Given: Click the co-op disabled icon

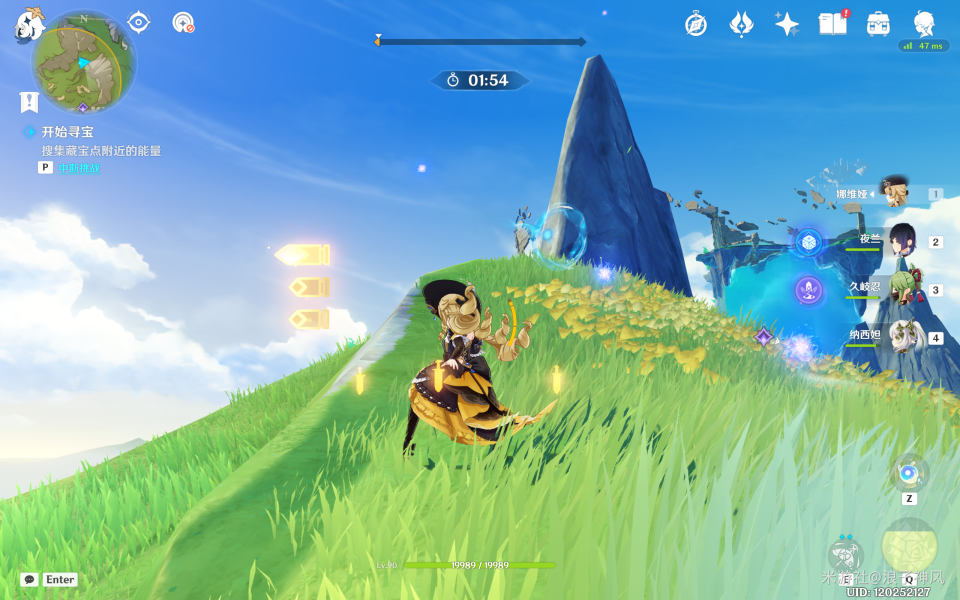Looking at the screenshot, I should (183, 22).
